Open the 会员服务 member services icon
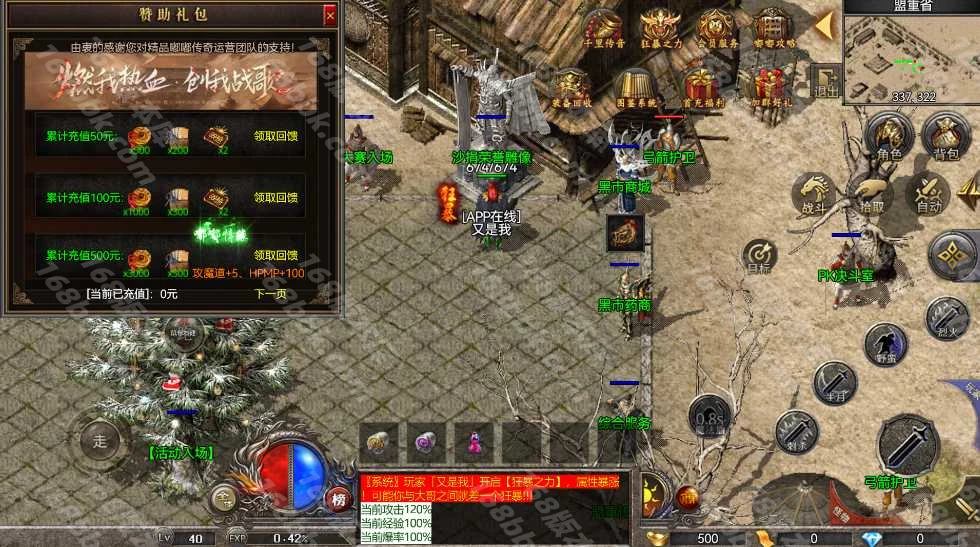980x547 pixels. tap(716, 28)
